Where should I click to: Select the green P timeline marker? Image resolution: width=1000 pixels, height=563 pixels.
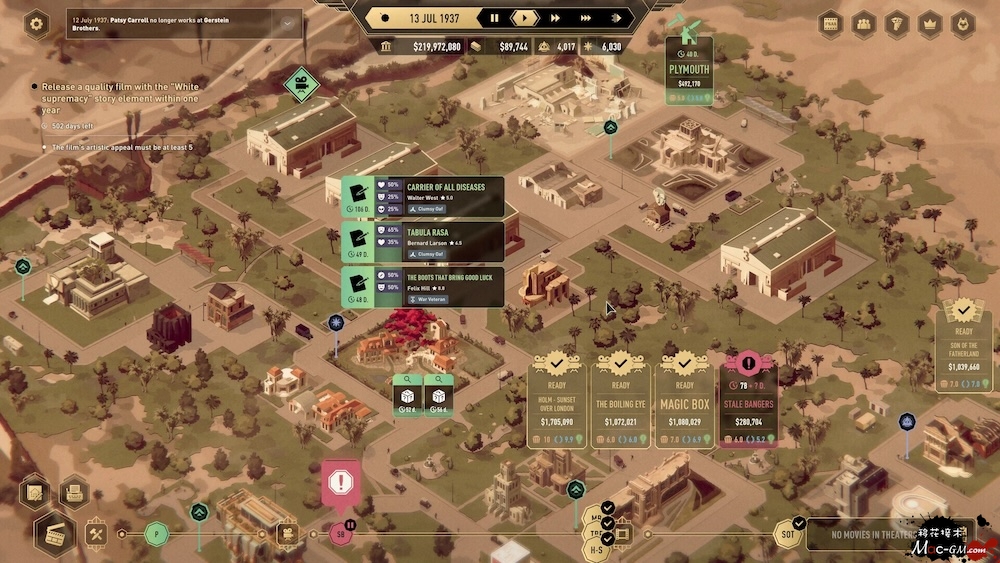(156, 533)
